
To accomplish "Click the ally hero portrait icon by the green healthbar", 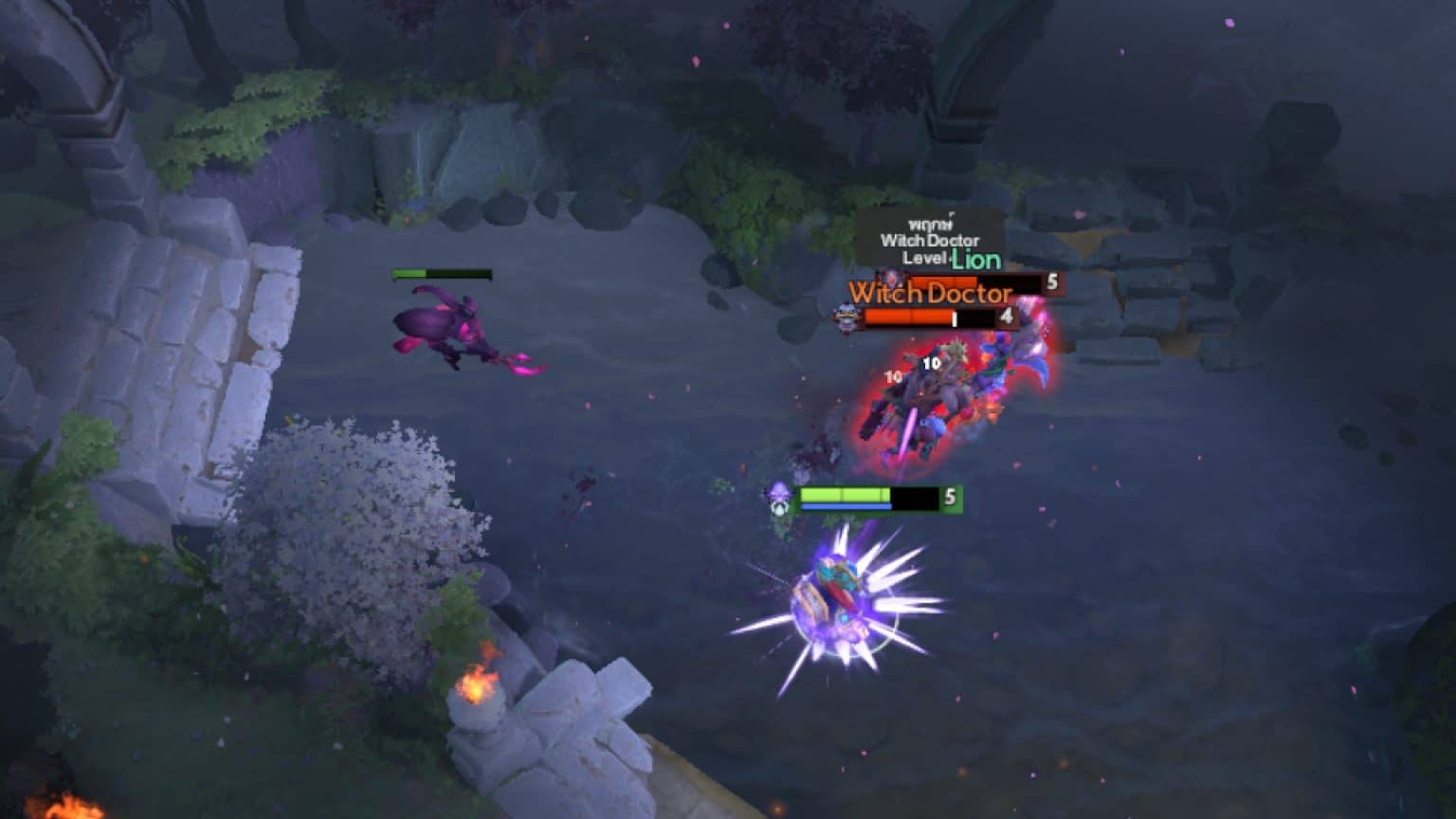I will pyautogui.click(x=779, y=500).
